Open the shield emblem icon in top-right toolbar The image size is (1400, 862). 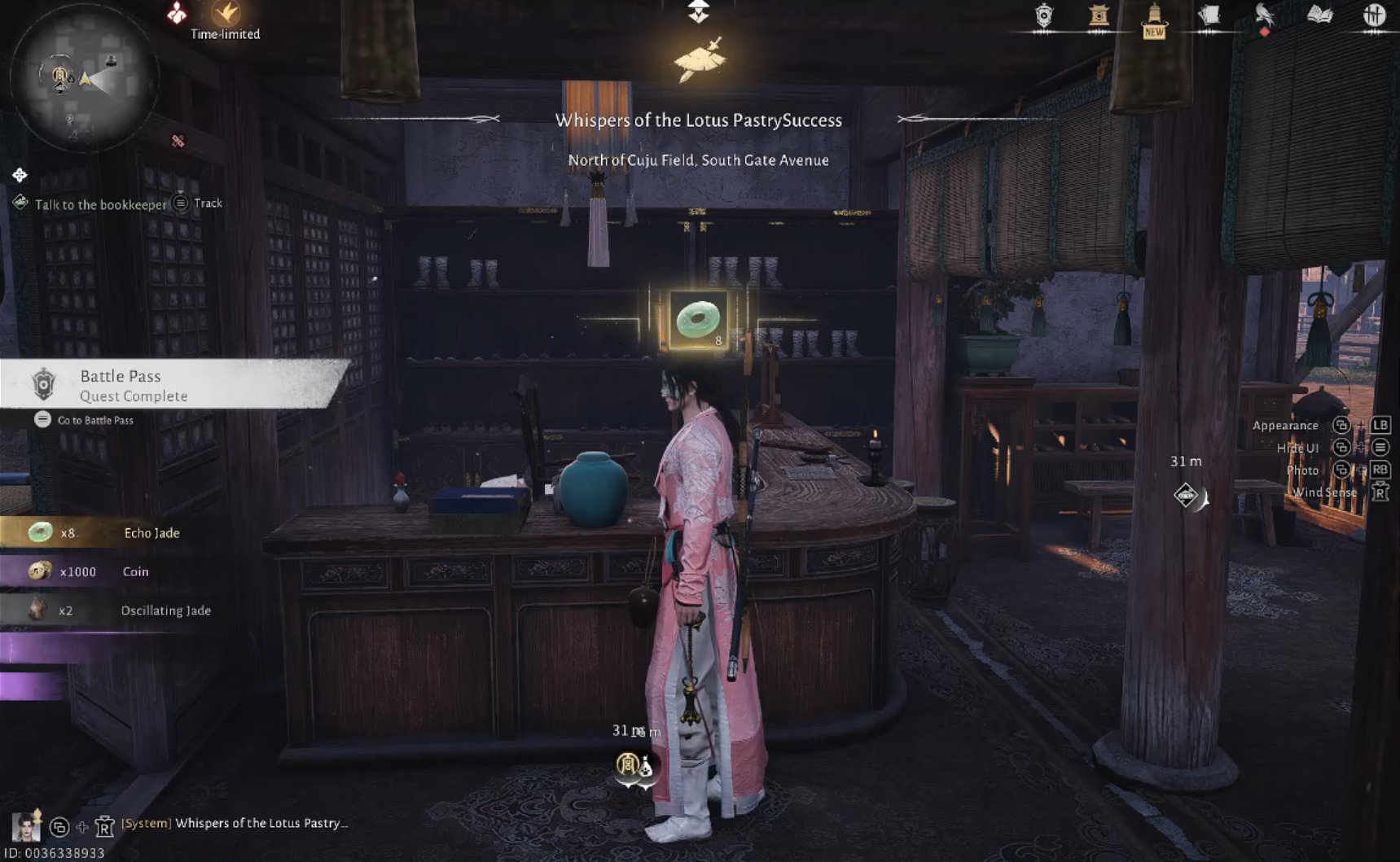point(1043,15)
